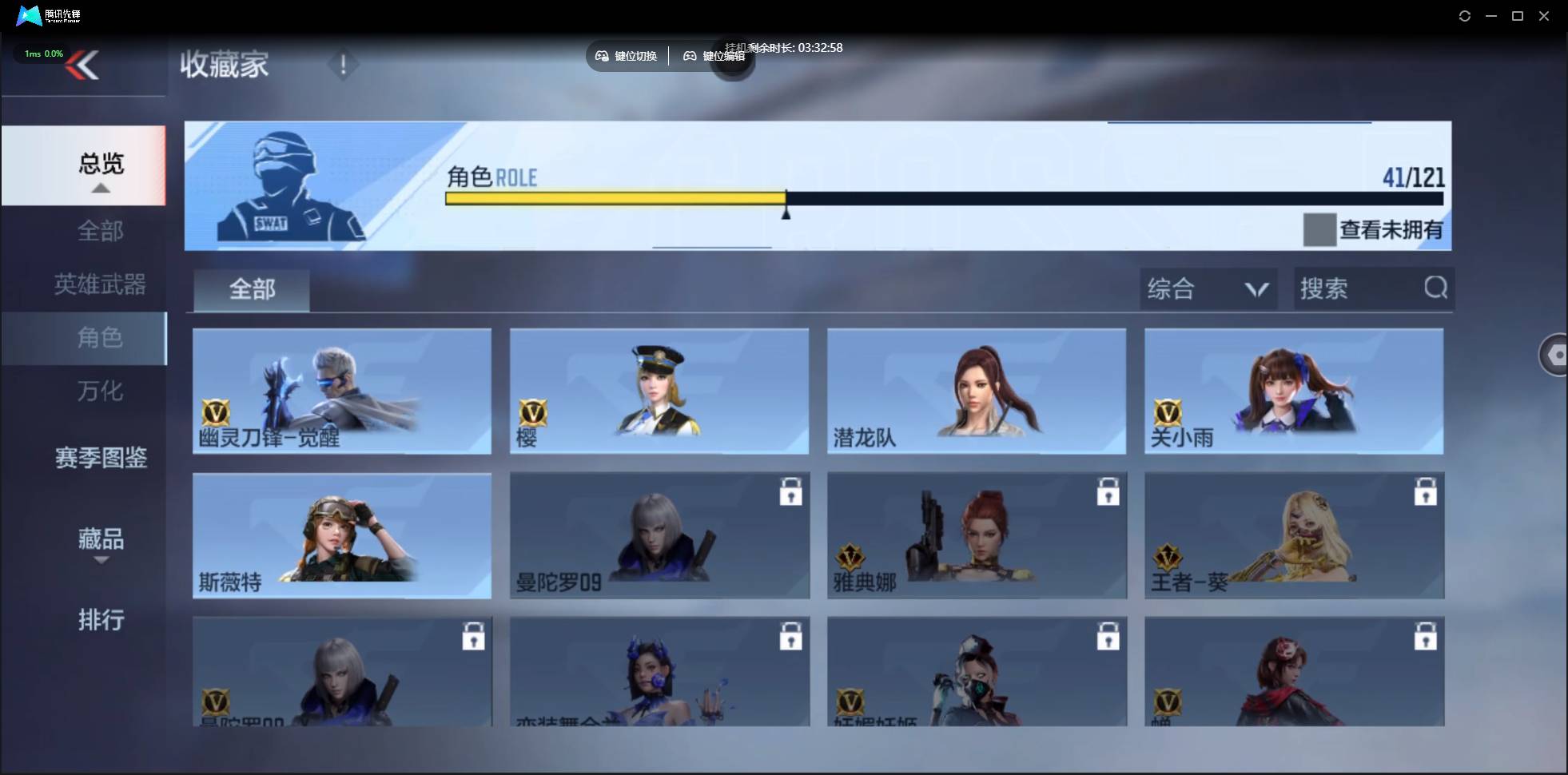Click the lock icon on 王者-葵
Screen dimensions: 1568x775
click(1427, 492)
